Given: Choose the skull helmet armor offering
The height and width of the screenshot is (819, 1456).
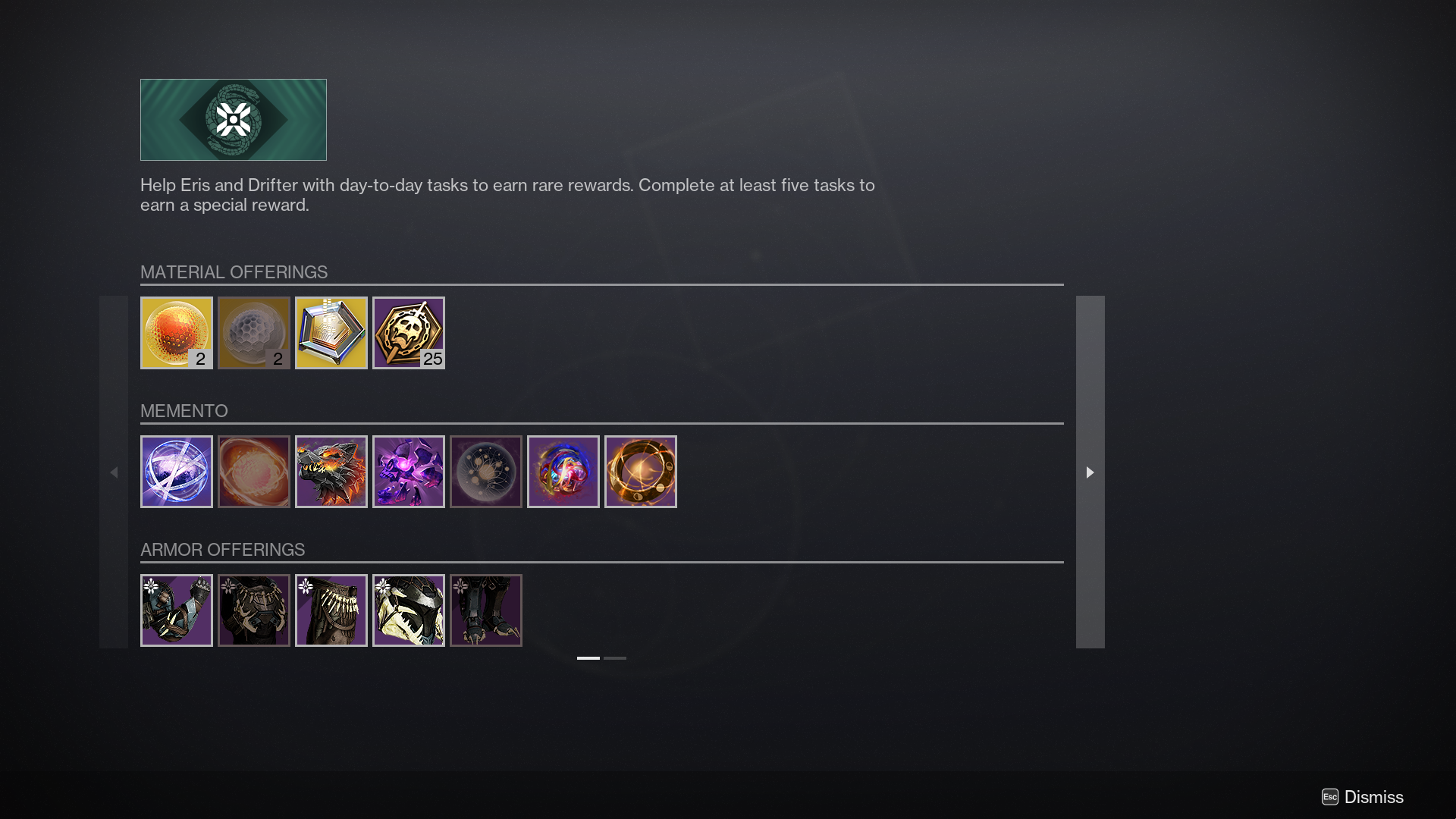Looking at the screenshot, I should point(409,610).
